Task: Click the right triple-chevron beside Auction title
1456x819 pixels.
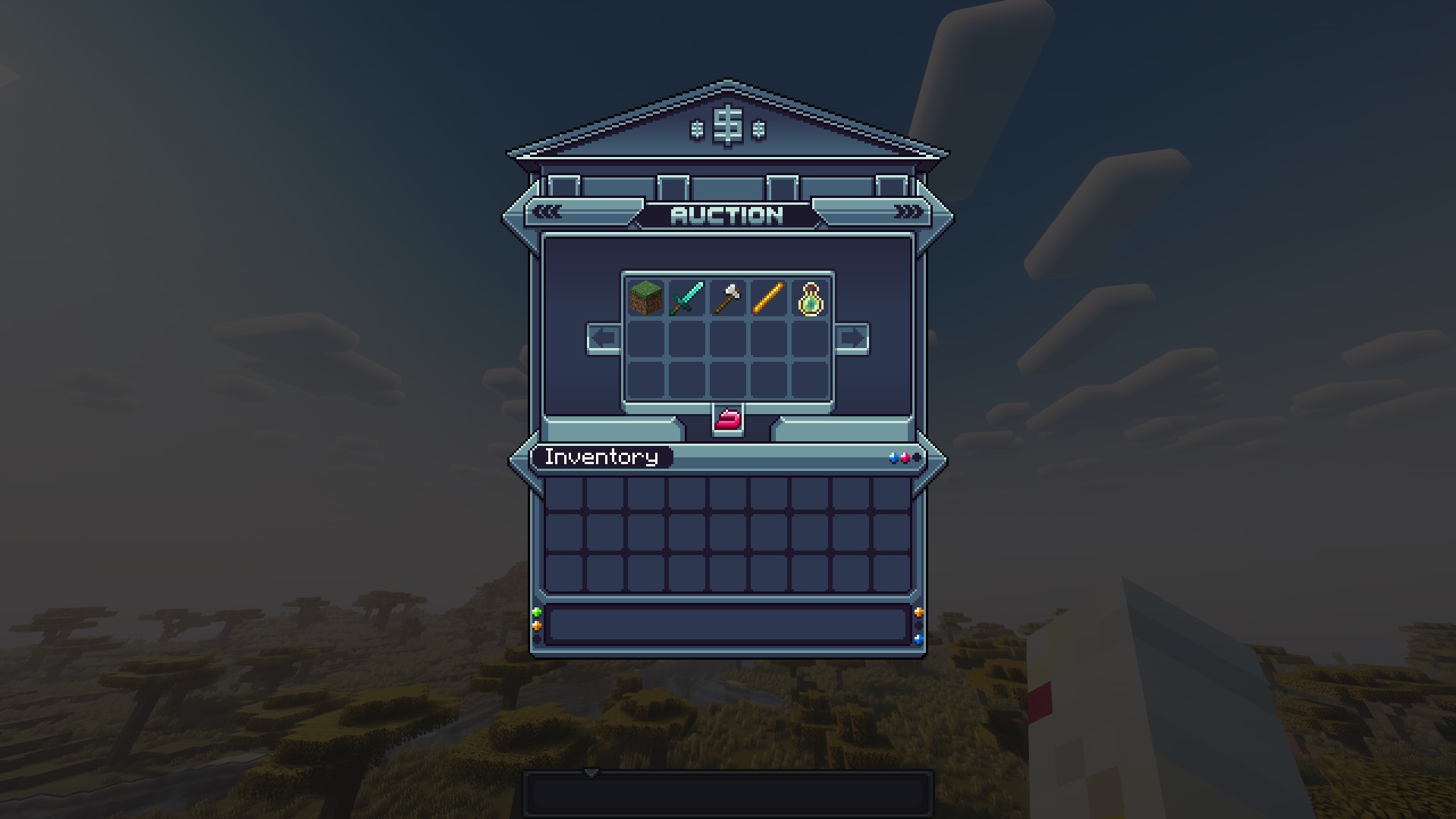Action: tap(908, 212)
